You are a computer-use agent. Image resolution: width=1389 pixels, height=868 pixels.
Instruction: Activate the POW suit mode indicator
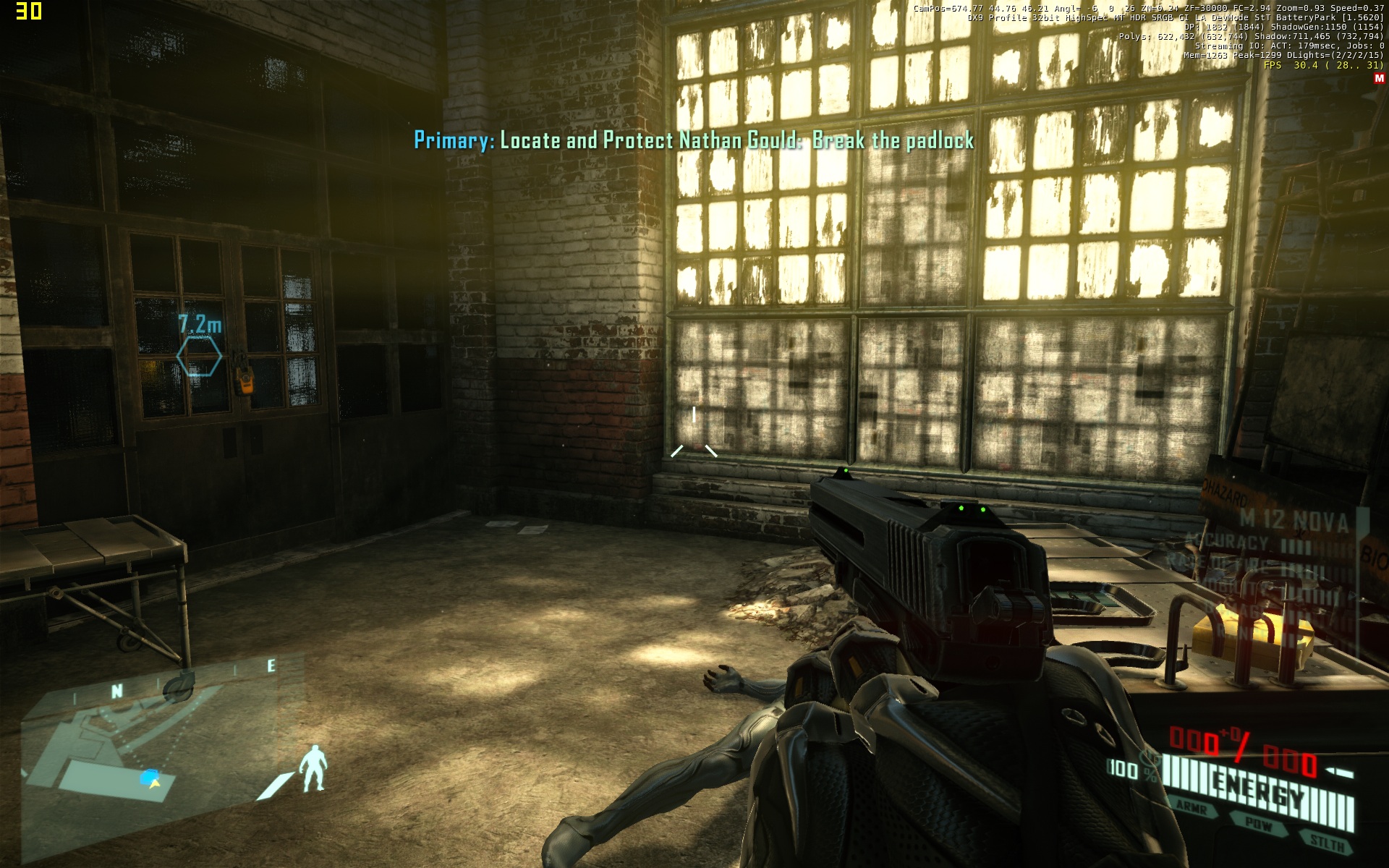[x=1260, y=823]
